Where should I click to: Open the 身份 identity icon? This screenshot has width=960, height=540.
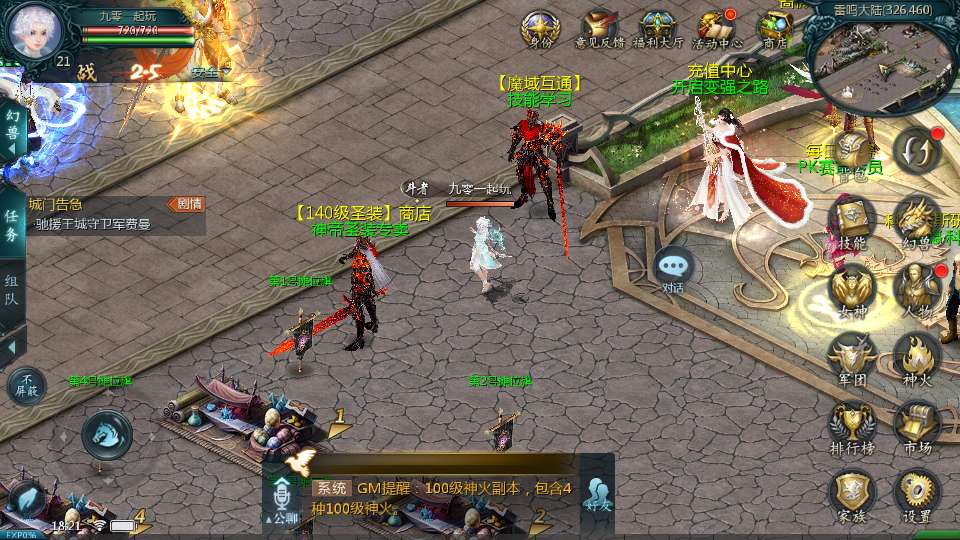540,27
